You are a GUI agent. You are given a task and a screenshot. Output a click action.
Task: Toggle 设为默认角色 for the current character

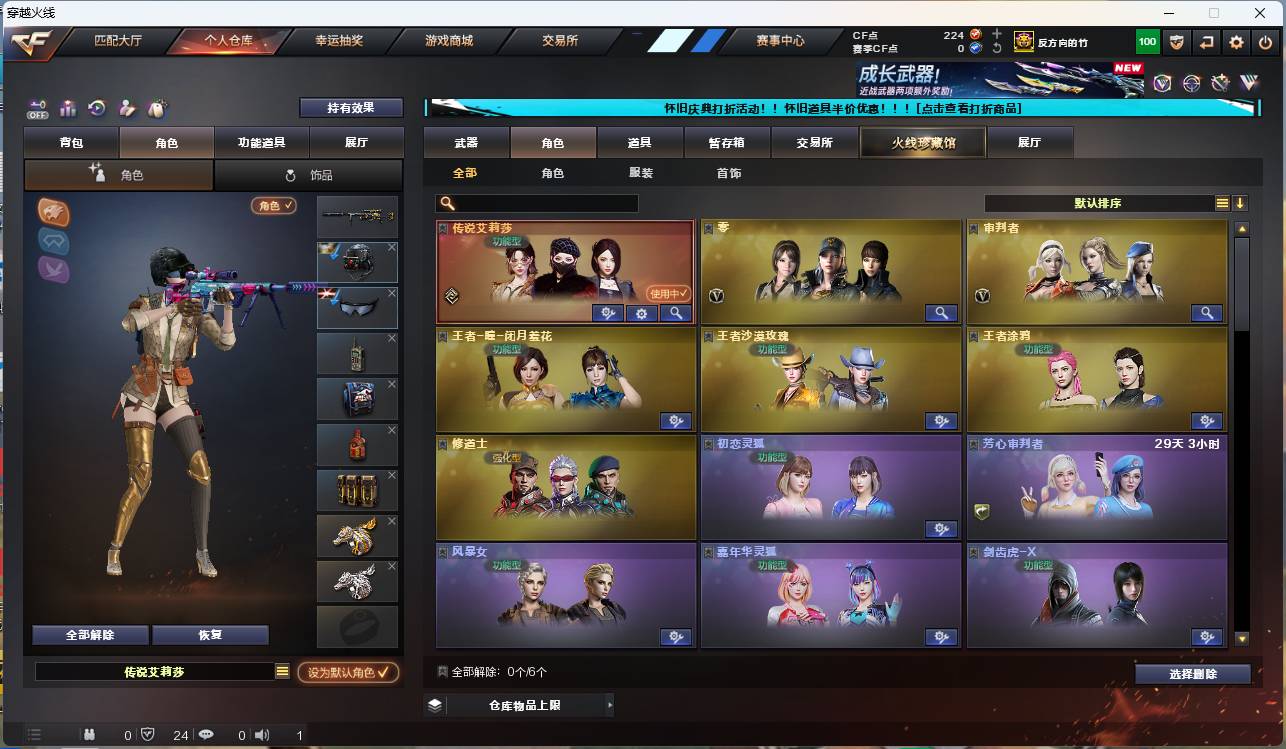(349, 673)
